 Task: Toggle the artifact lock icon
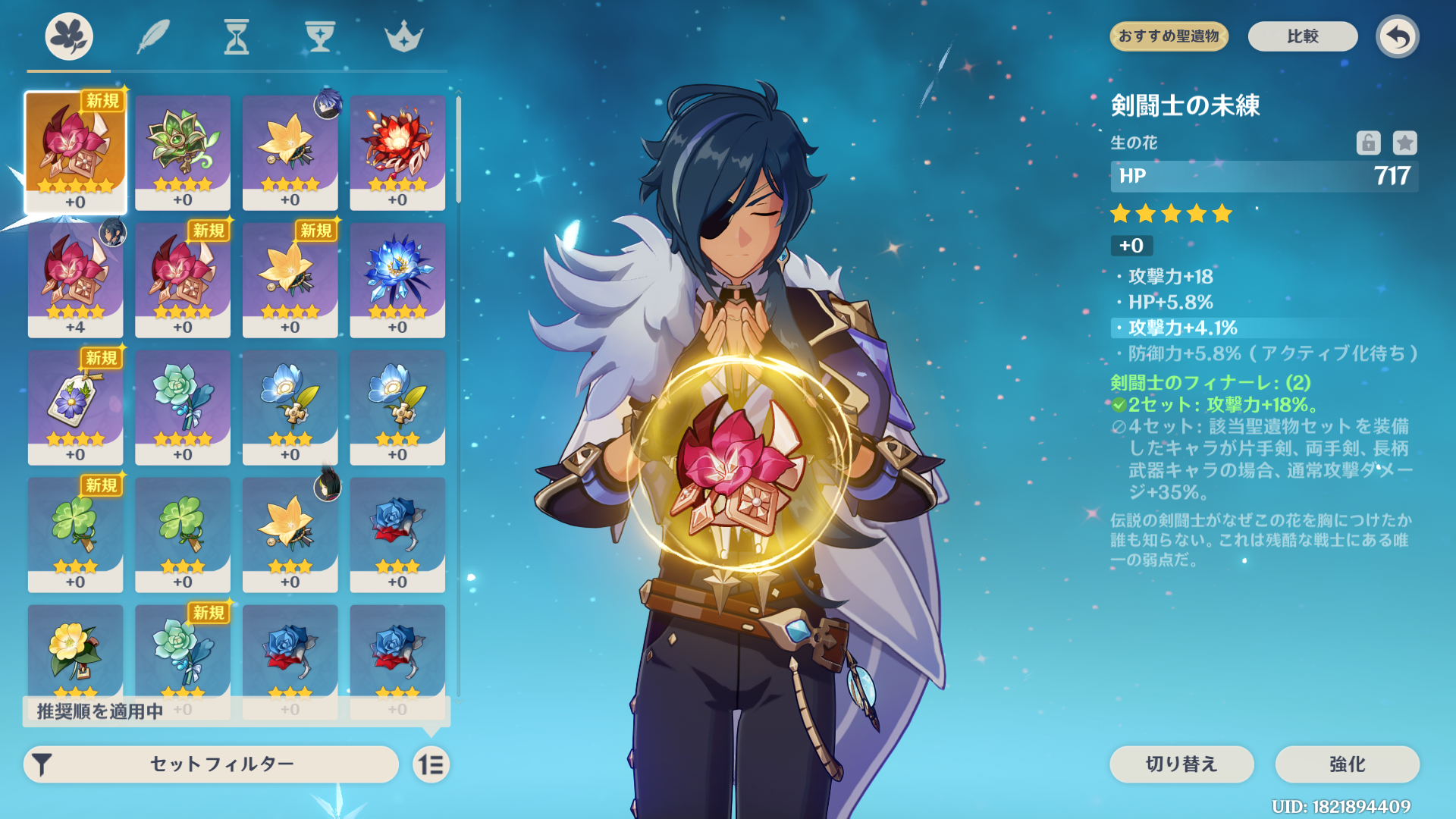click(x=1368, y=143)
